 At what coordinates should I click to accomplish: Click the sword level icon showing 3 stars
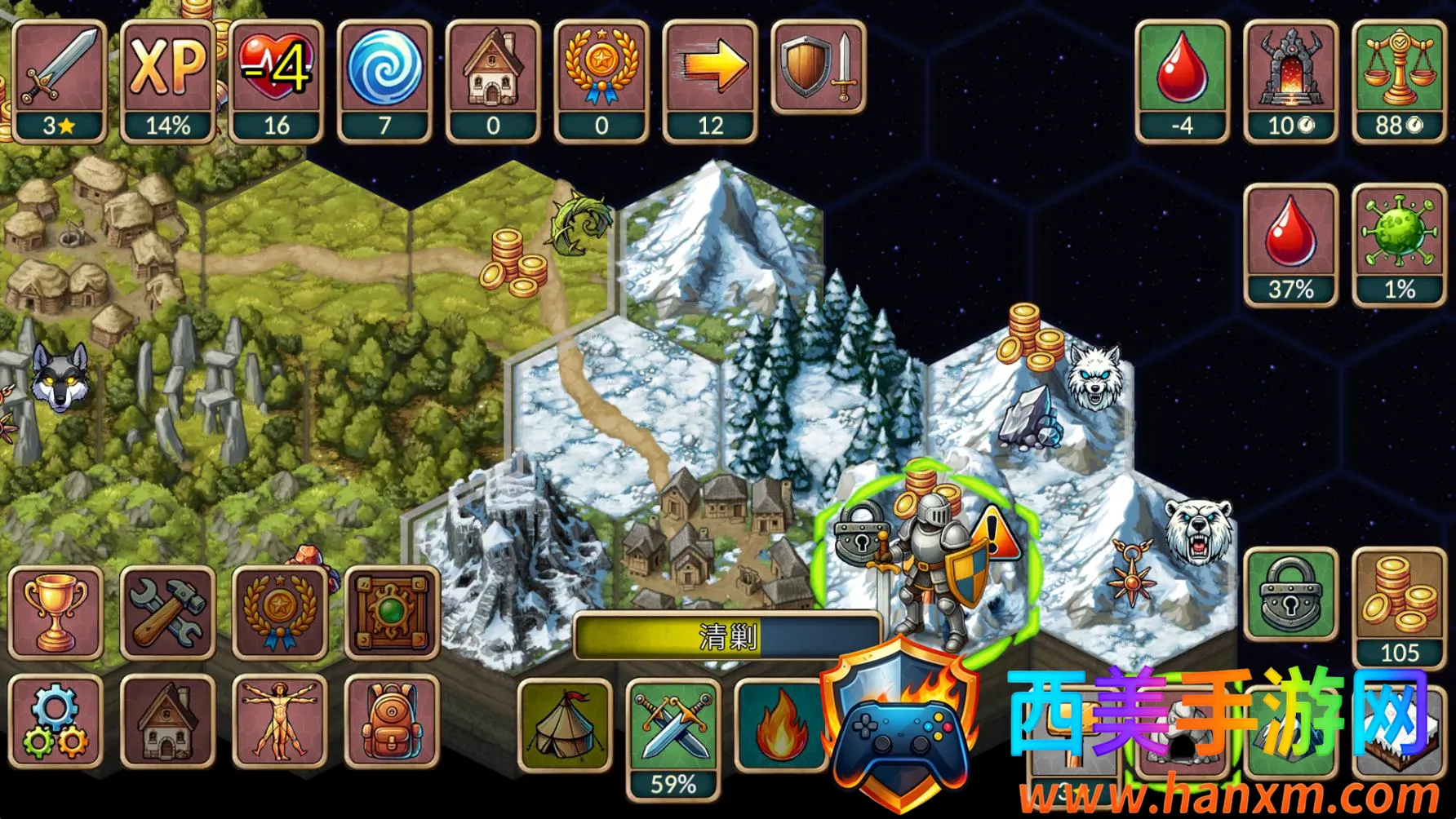(x=59, y=80)
